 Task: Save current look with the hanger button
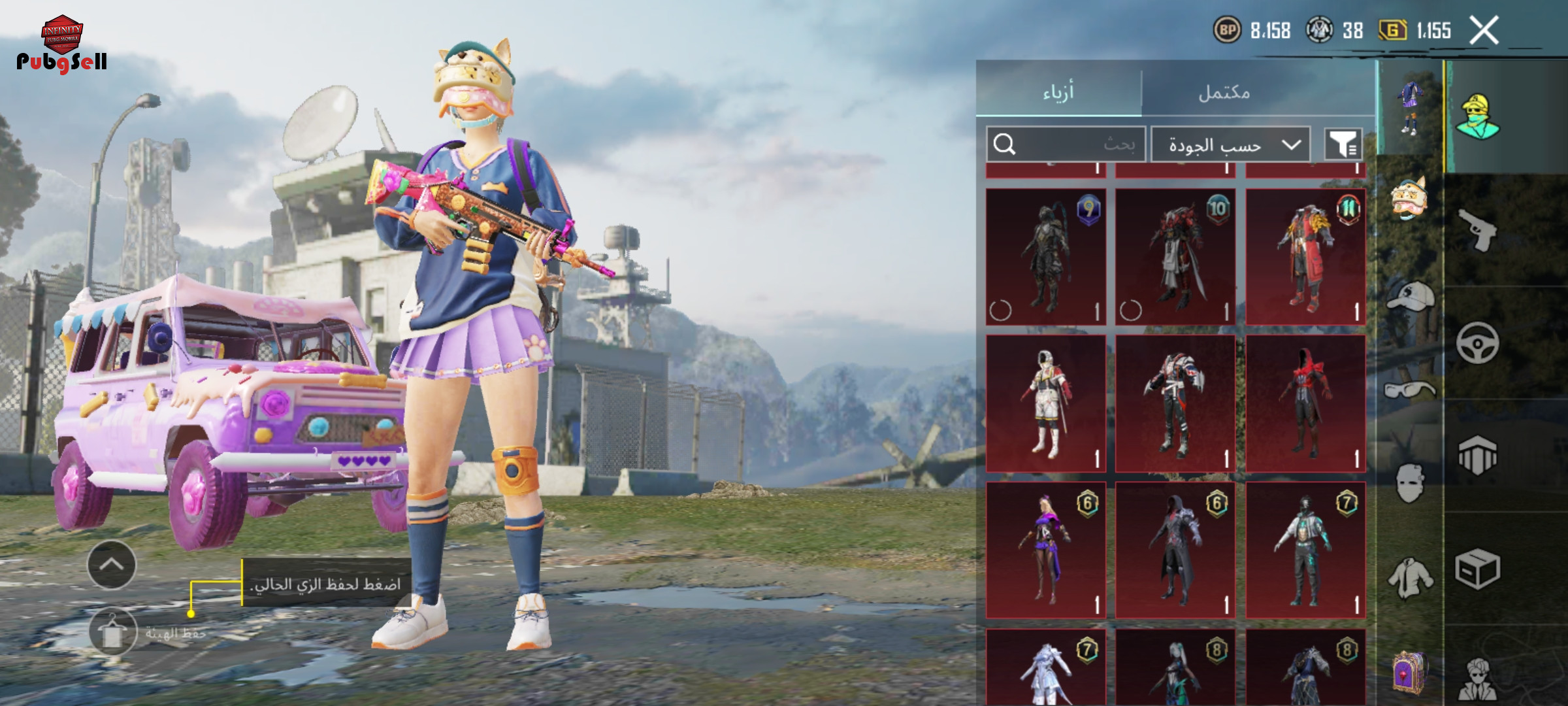click(x=112, y=632)
